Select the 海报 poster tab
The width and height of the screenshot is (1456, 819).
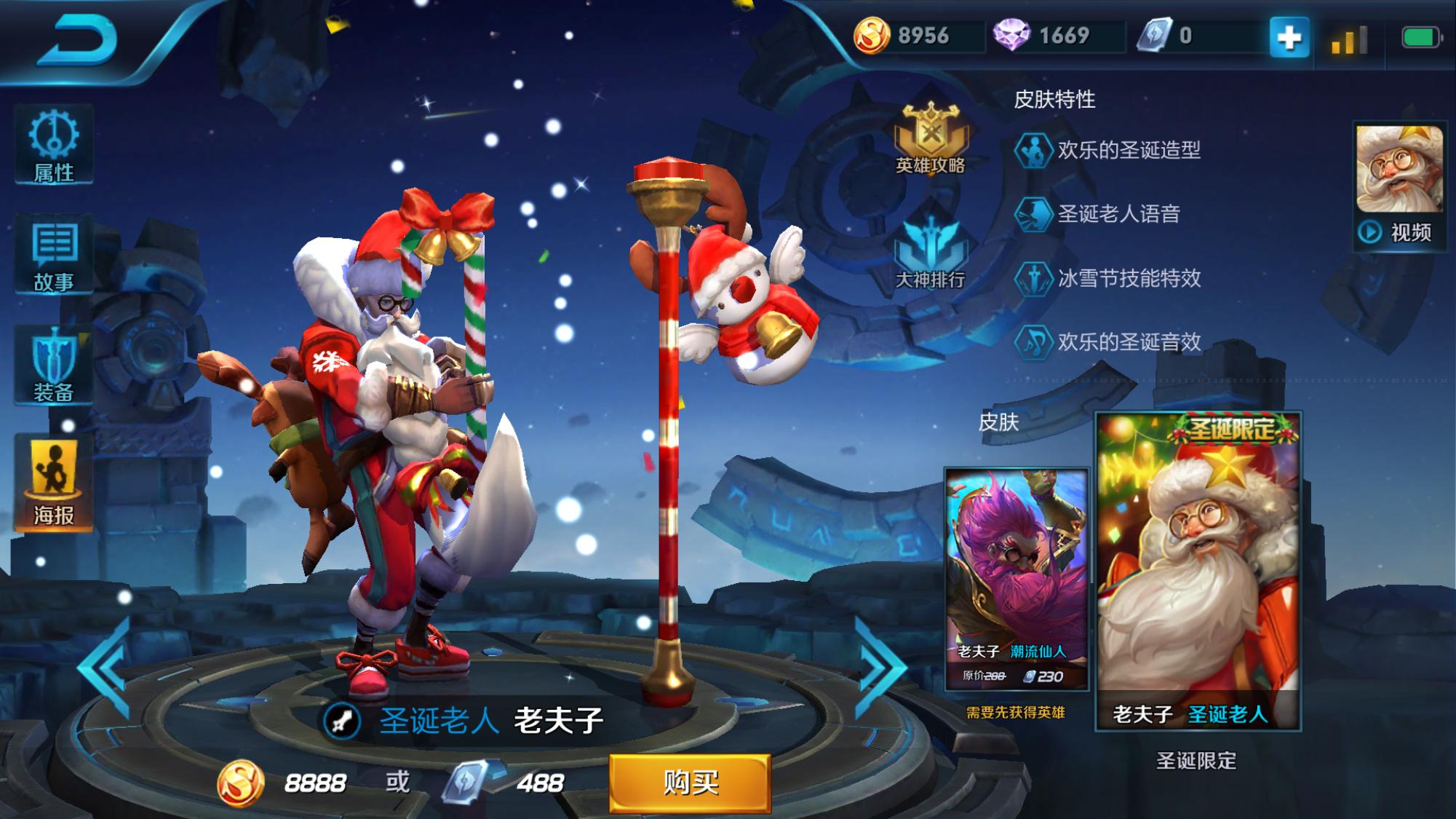tap(54, 483)
